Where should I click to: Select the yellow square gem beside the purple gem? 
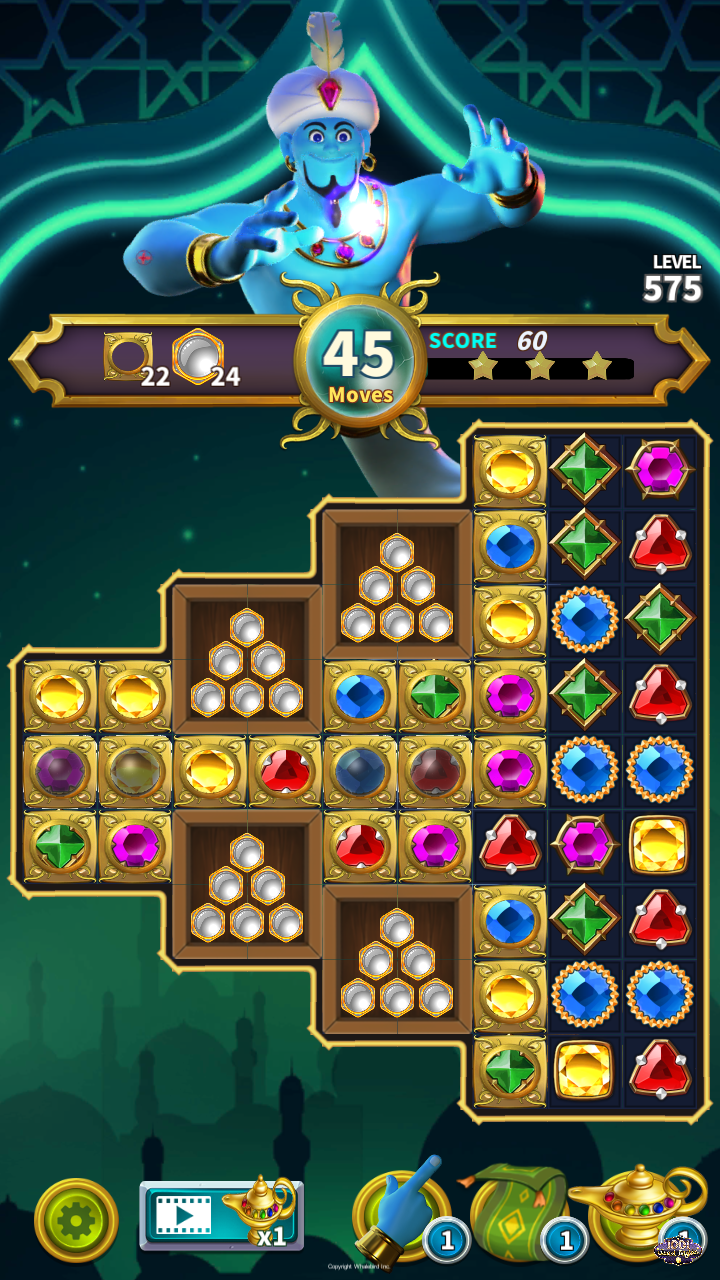(660, 845)
